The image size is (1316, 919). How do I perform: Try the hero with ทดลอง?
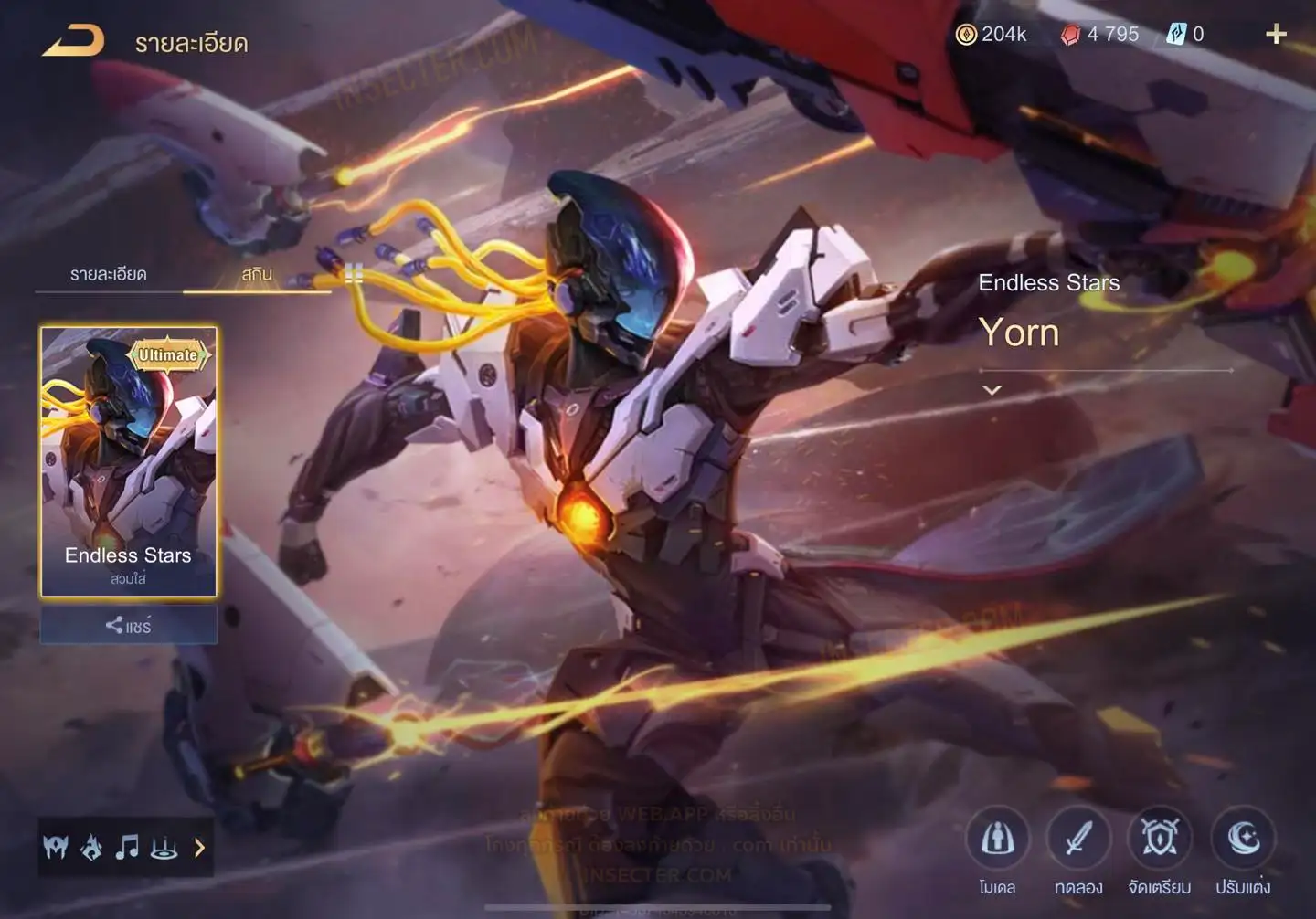[x=1078, y=839]
